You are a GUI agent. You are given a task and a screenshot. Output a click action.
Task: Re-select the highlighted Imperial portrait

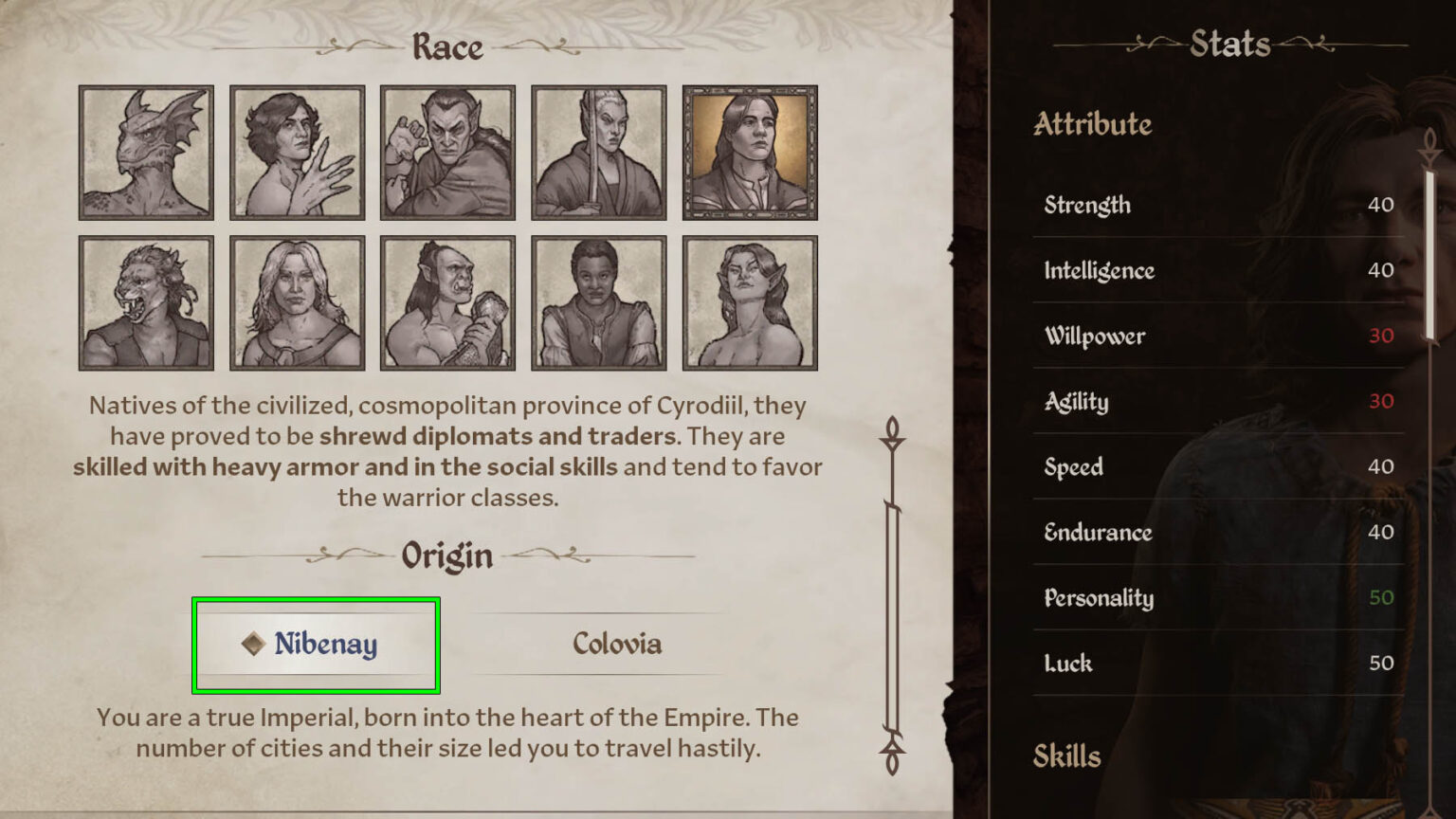751,153
